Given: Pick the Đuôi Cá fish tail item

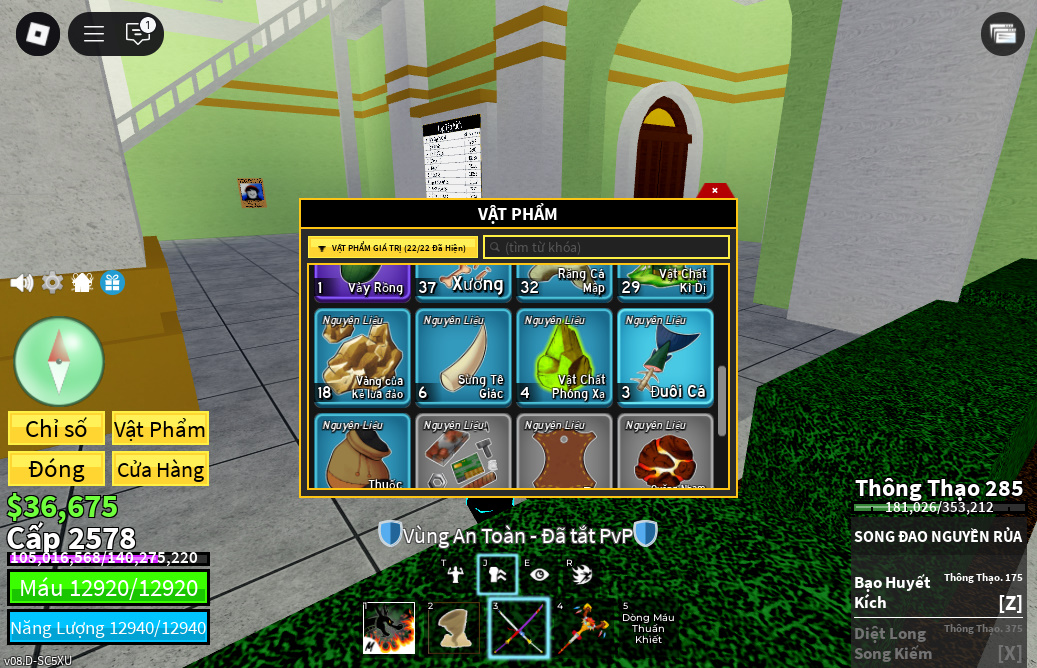Looking at the screenshot, I should pos(665,356).
